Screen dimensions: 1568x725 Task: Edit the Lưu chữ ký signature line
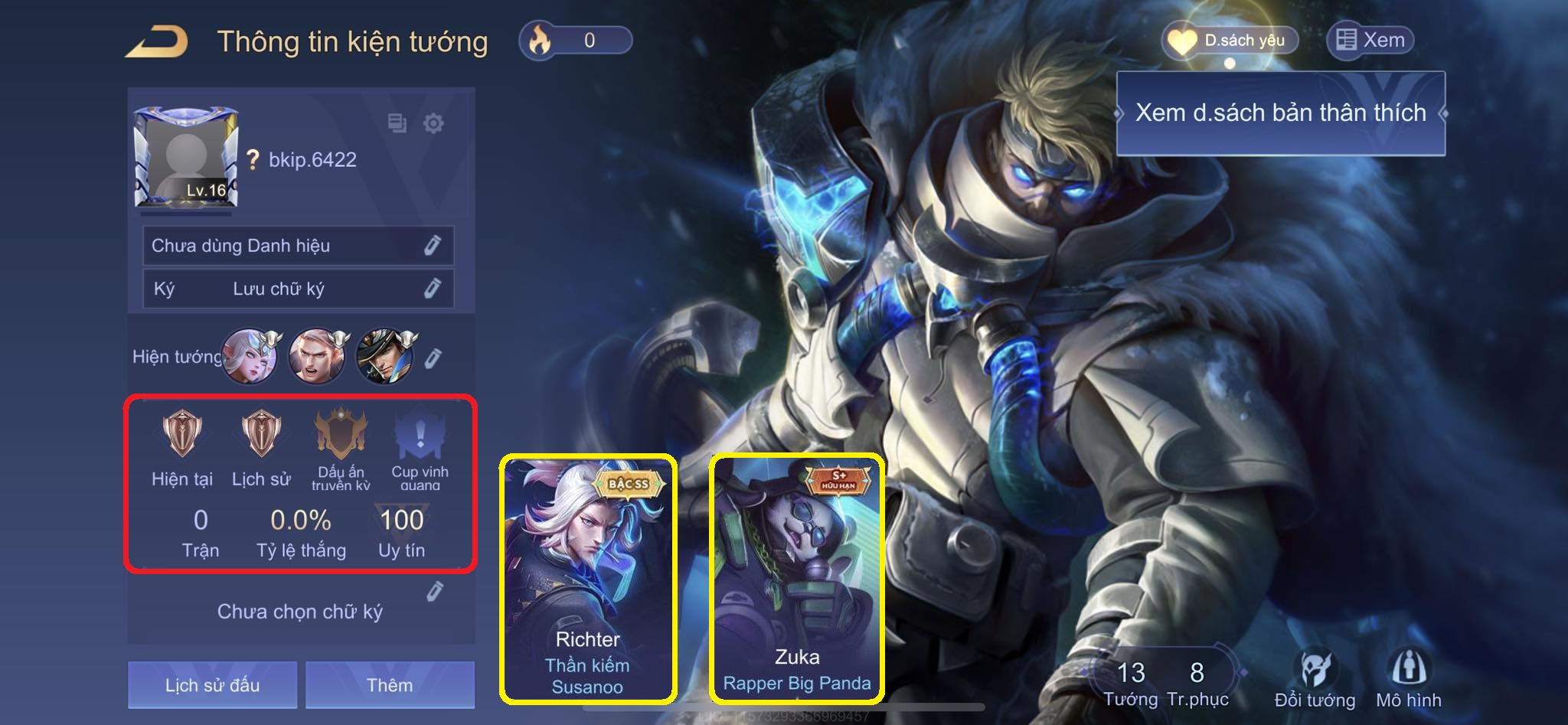tap(433, 289)
